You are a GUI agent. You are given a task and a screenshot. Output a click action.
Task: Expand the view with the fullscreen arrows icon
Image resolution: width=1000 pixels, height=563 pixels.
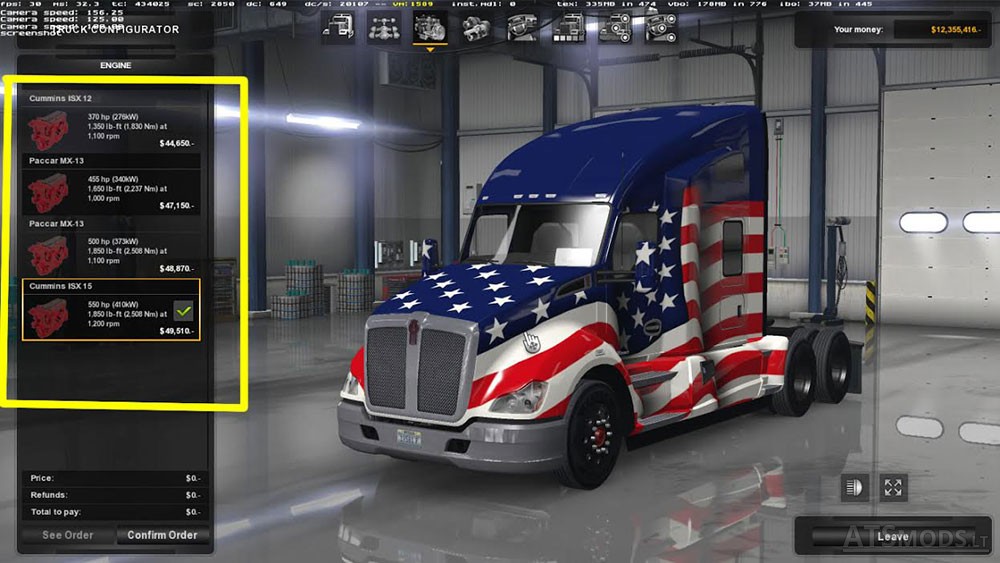point(893,487)
